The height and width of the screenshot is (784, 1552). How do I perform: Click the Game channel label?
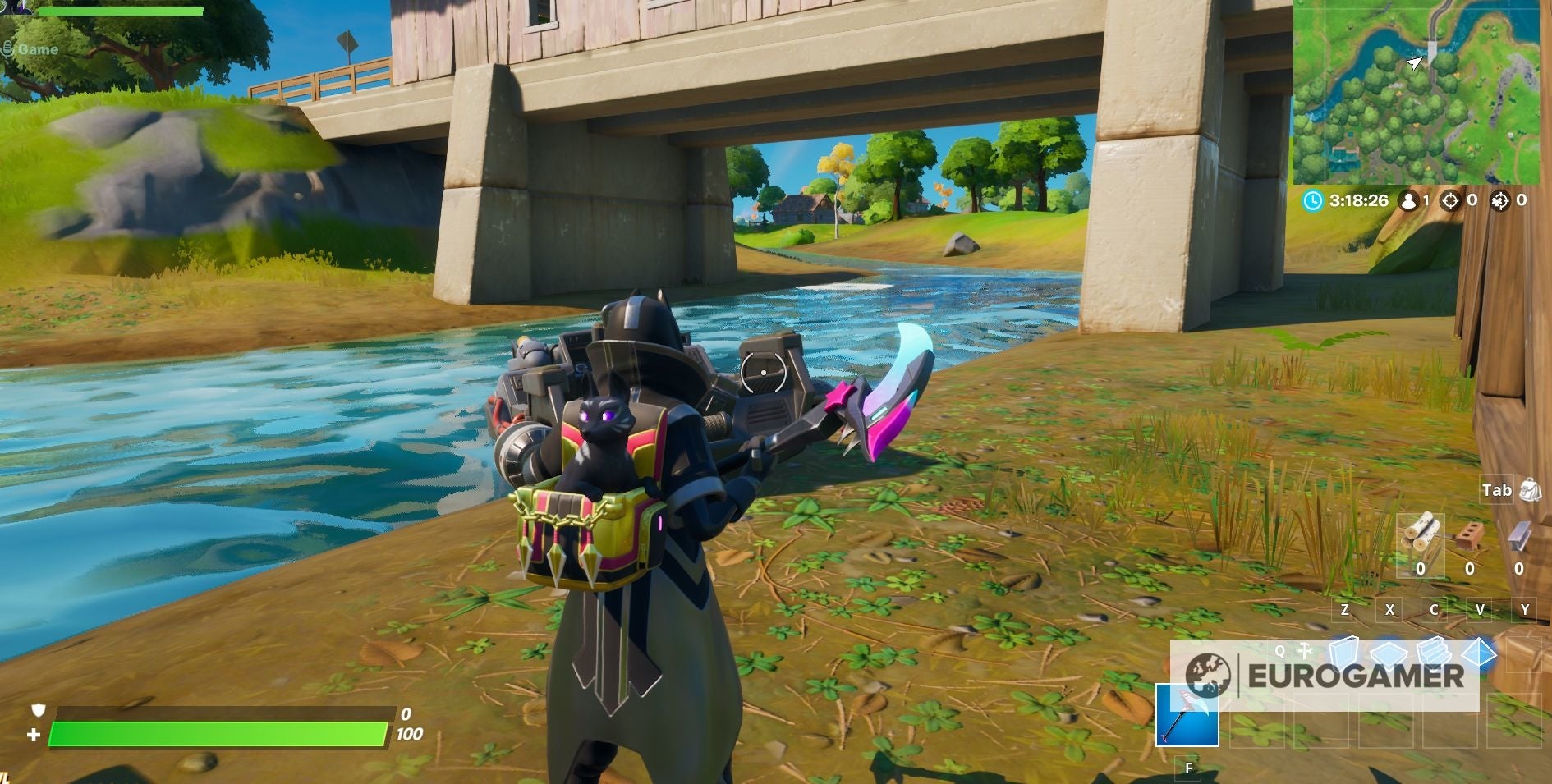[39, 49]
